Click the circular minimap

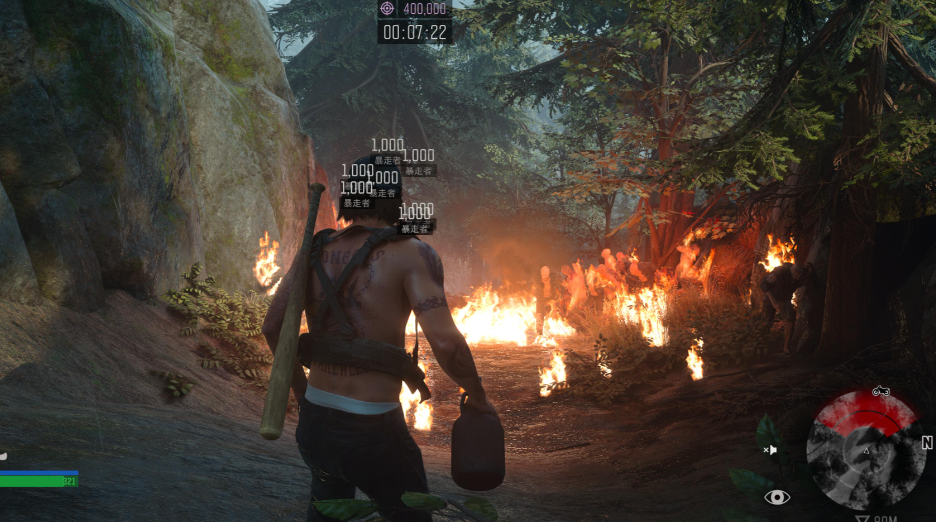(865, 450)
